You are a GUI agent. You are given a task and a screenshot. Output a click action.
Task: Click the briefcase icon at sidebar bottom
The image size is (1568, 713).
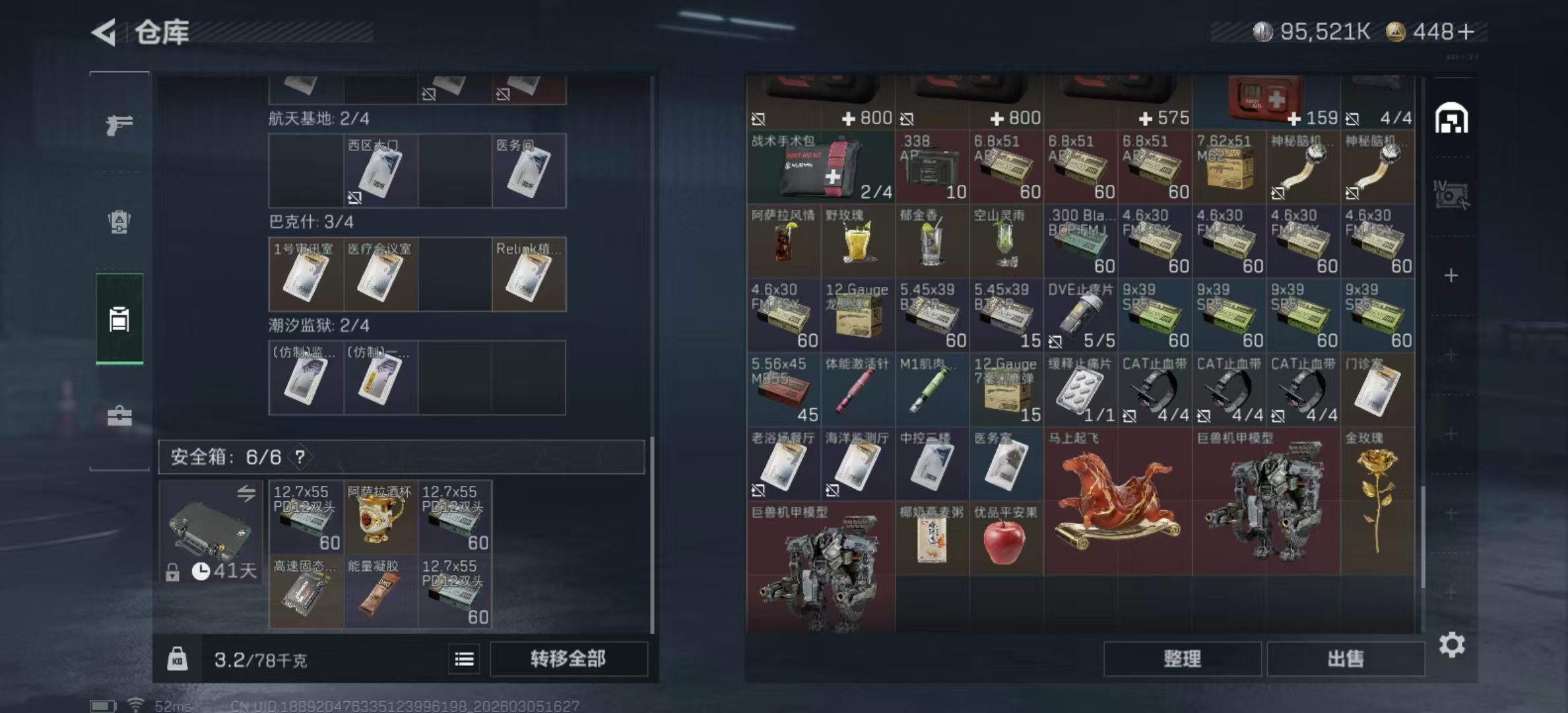(119, 416)
